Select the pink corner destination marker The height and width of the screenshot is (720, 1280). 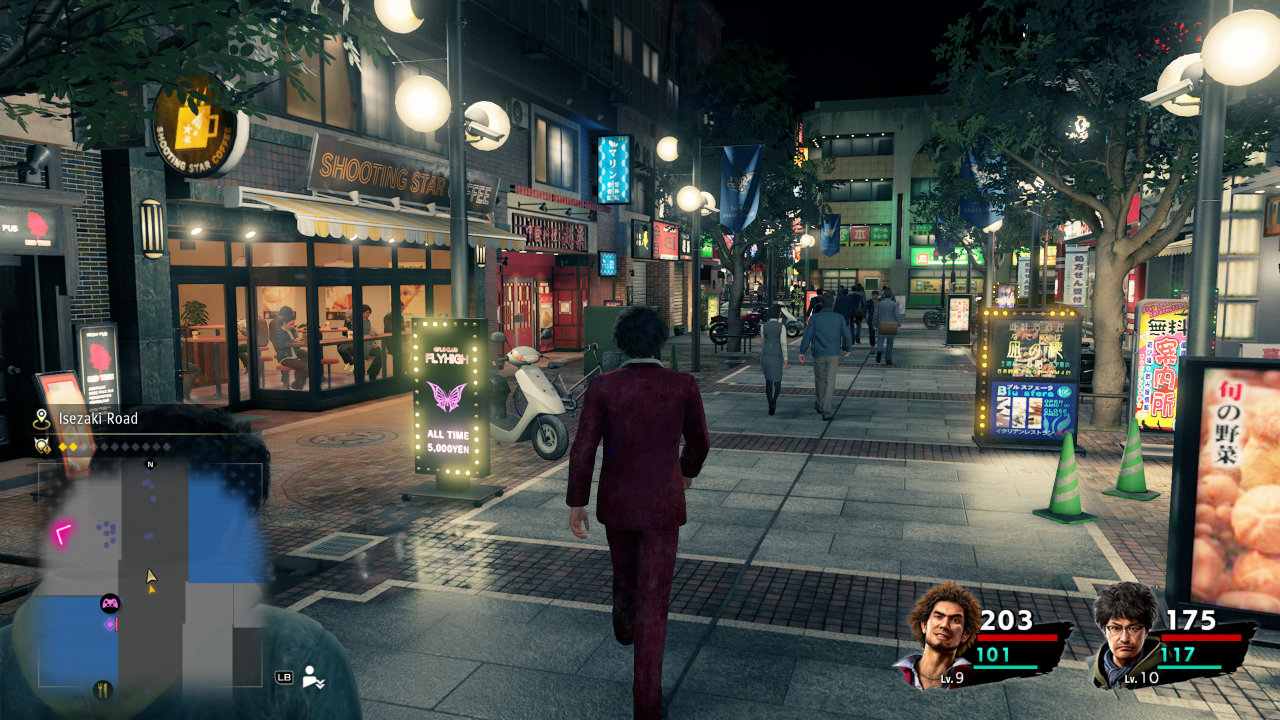pyautogui.click(x=63, y=533)
